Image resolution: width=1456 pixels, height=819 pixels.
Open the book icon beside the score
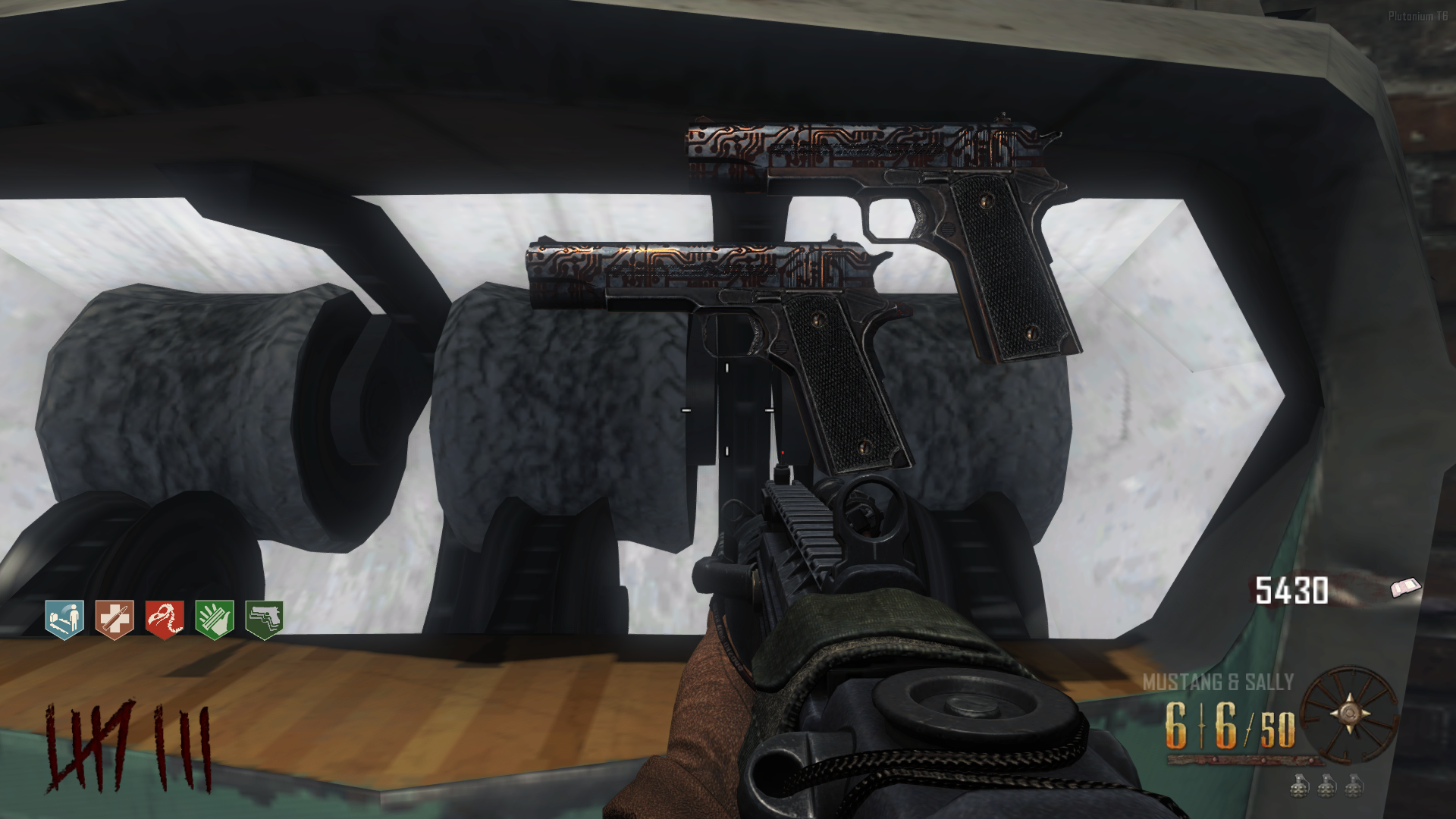point(1406,588)
